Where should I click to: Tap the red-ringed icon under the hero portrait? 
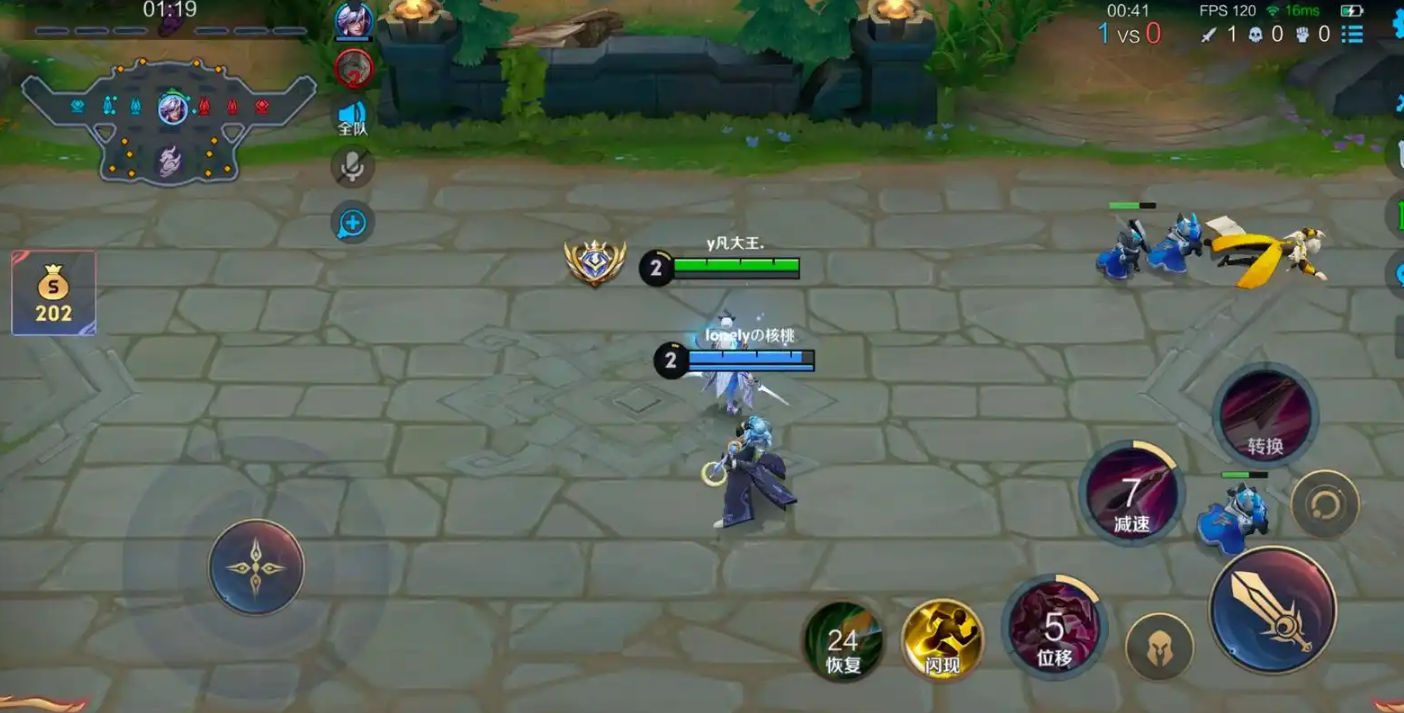[x=353, y=68]
